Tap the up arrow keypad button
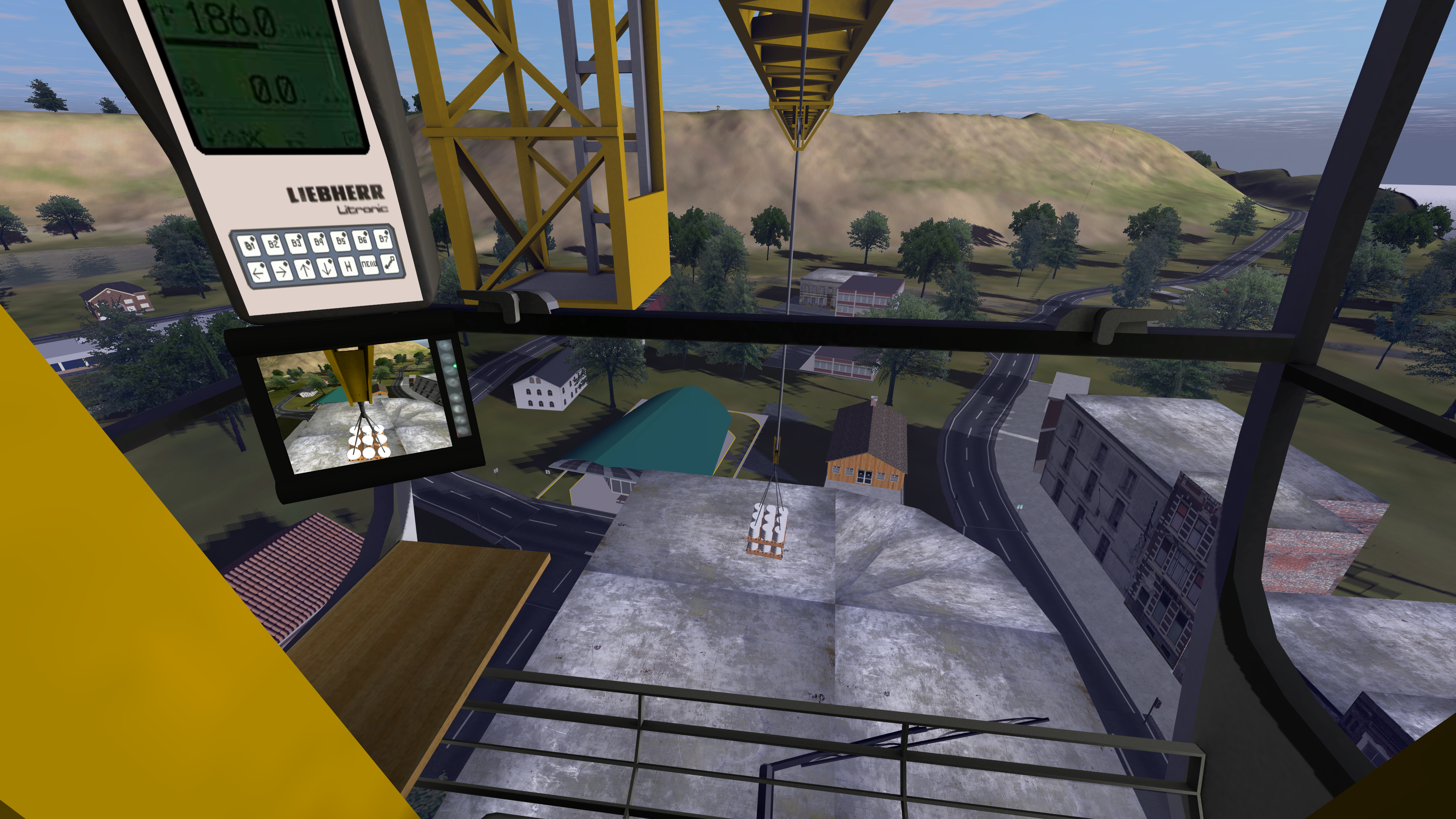 point(304,270)
